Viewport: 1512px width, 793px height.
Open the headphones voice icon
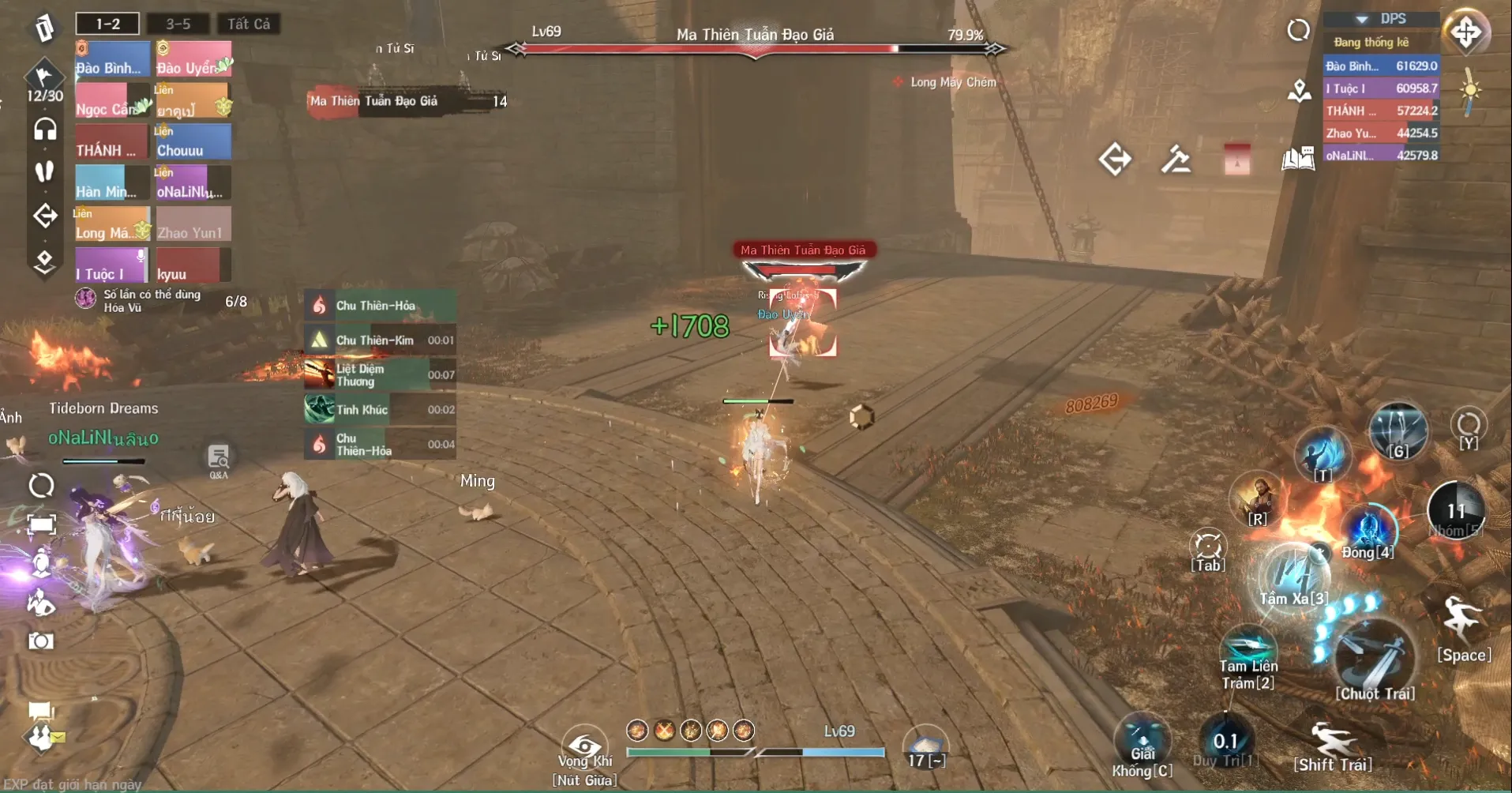coord(45,129)
